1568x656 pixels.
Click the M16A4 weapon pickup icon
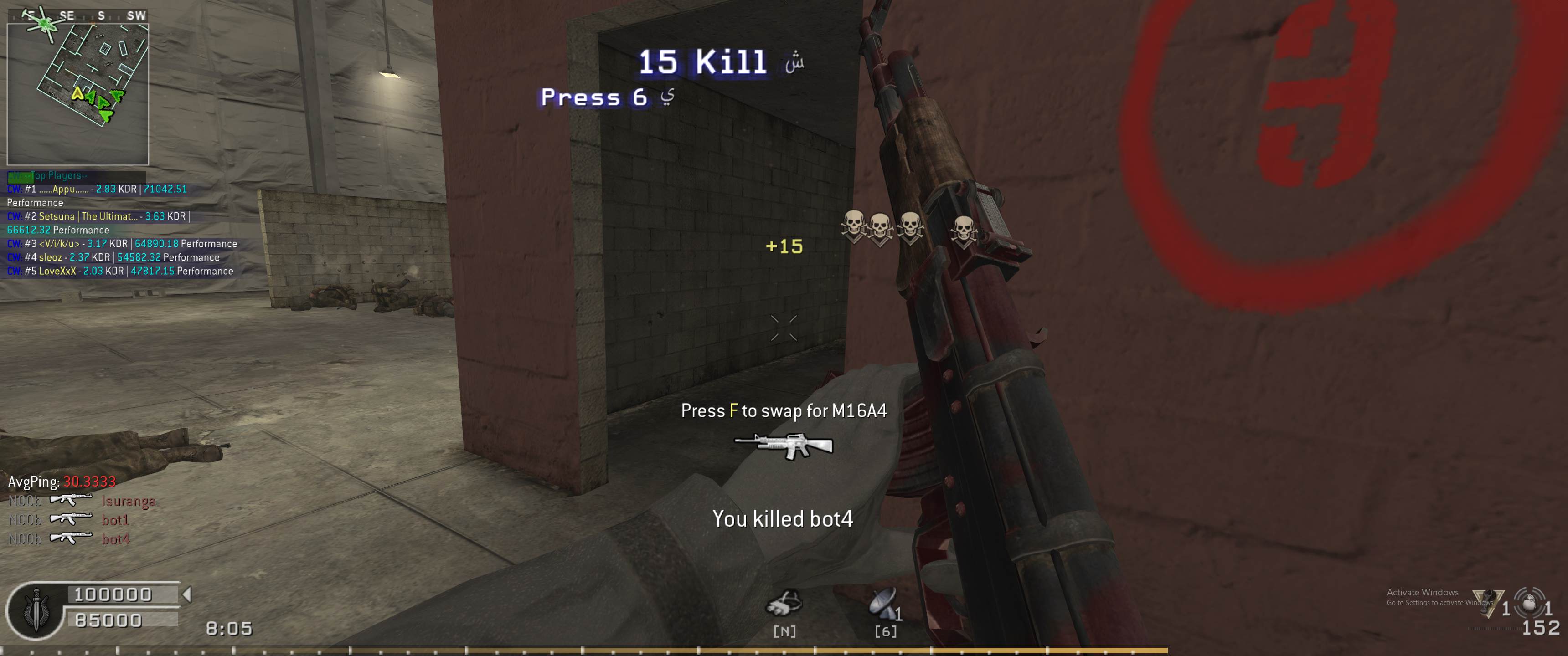tap(784, 446)
